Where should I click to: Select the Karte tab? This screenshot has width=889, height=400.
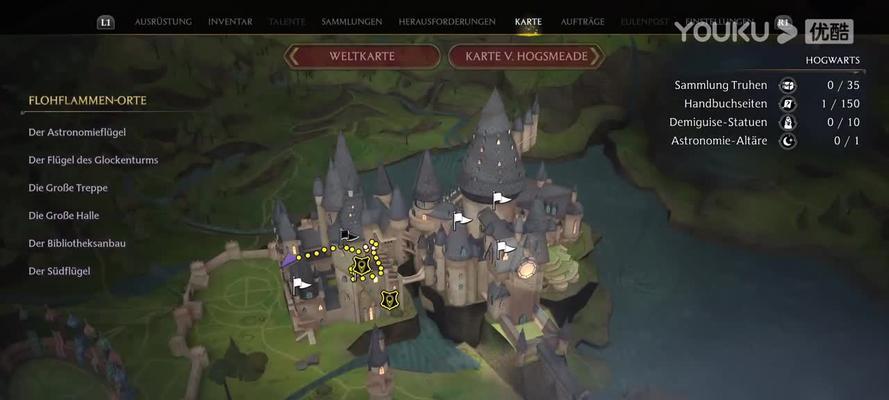[x=528, y=22]
